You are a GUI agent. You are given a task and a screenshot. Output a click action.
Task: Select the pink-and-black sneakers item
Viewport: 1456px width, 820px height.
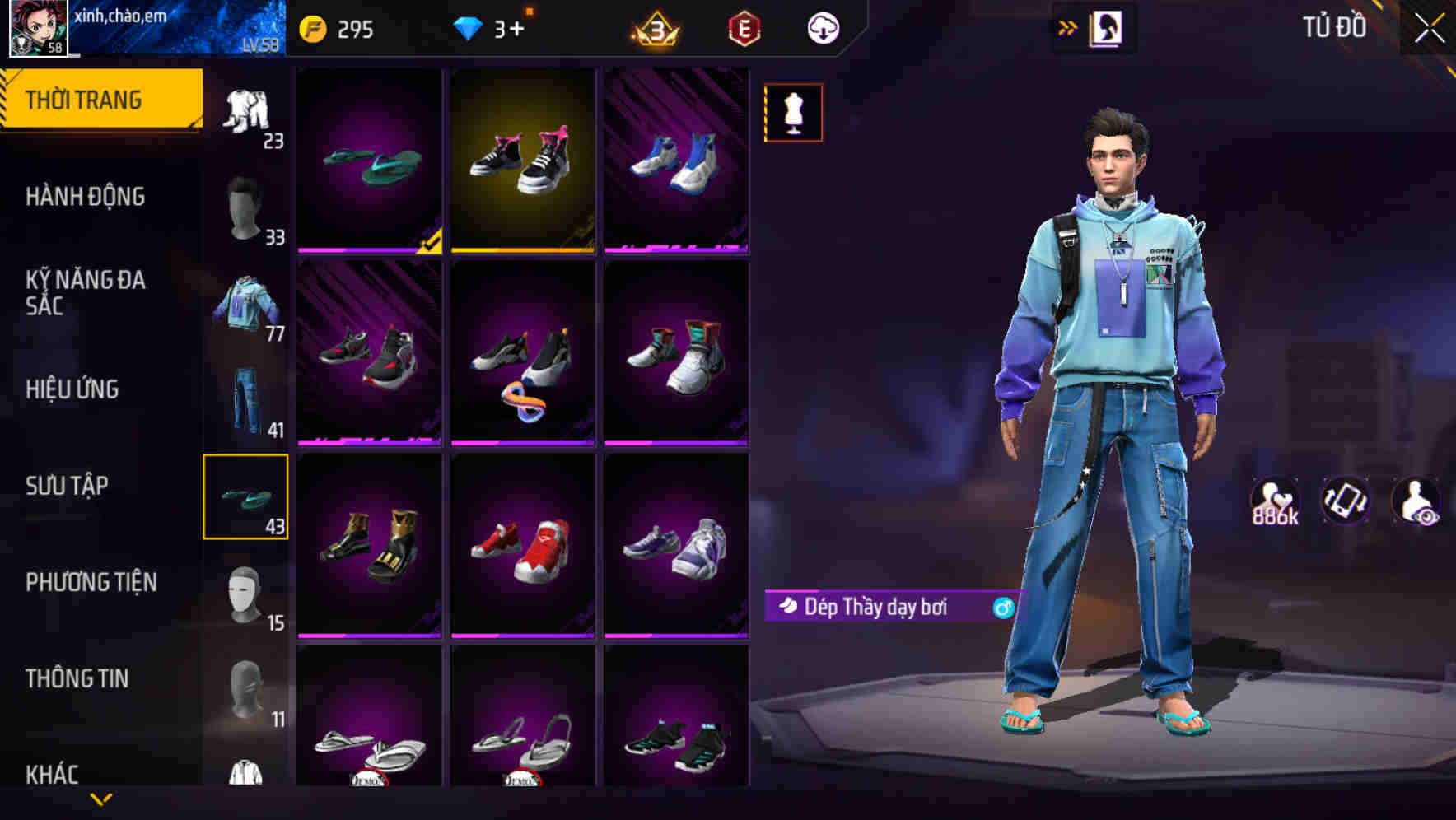pyautogui.click(x=524, y=161)
